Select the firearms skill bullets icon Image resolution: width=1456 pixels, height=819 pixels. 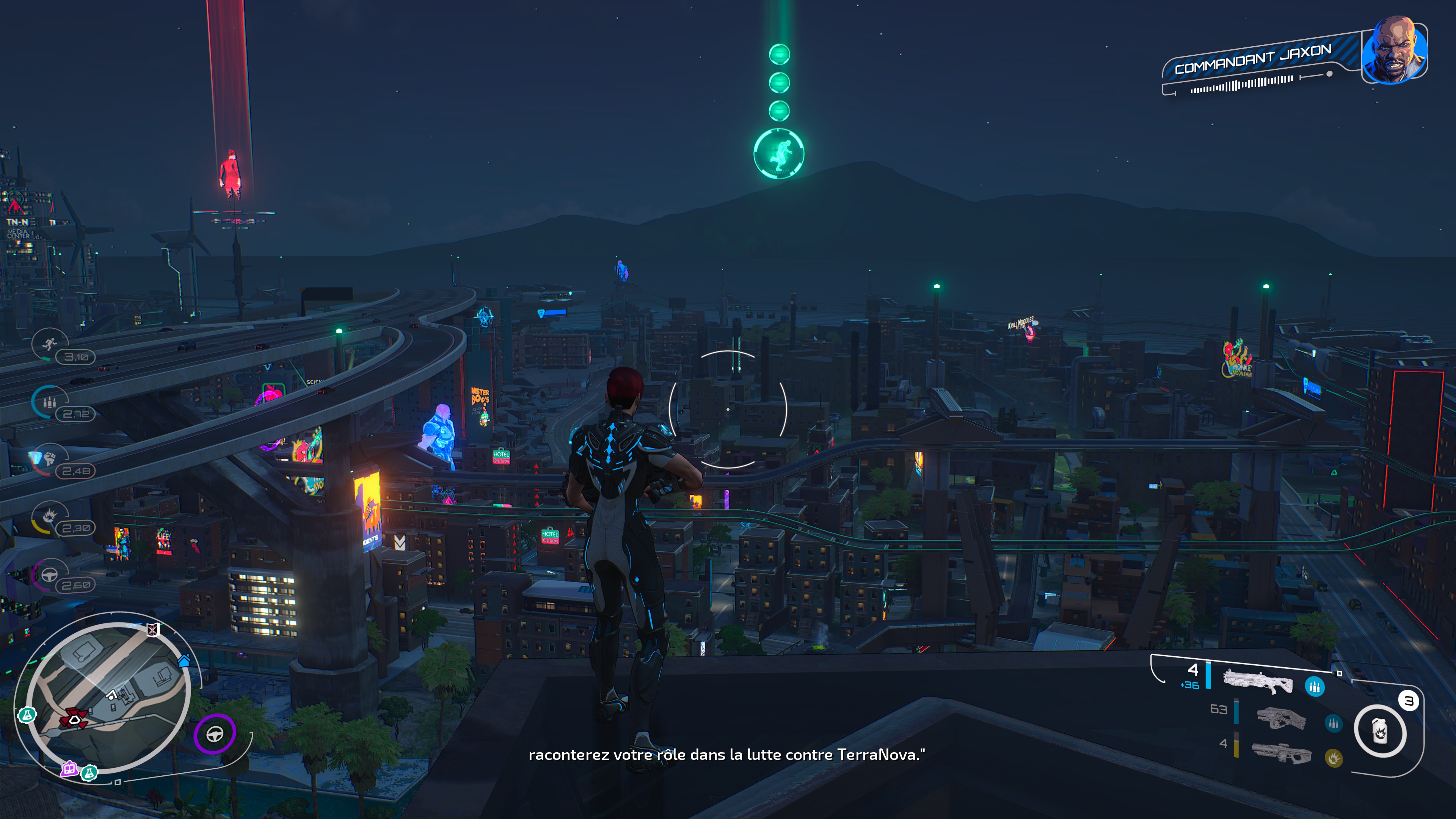click(50, 402)
